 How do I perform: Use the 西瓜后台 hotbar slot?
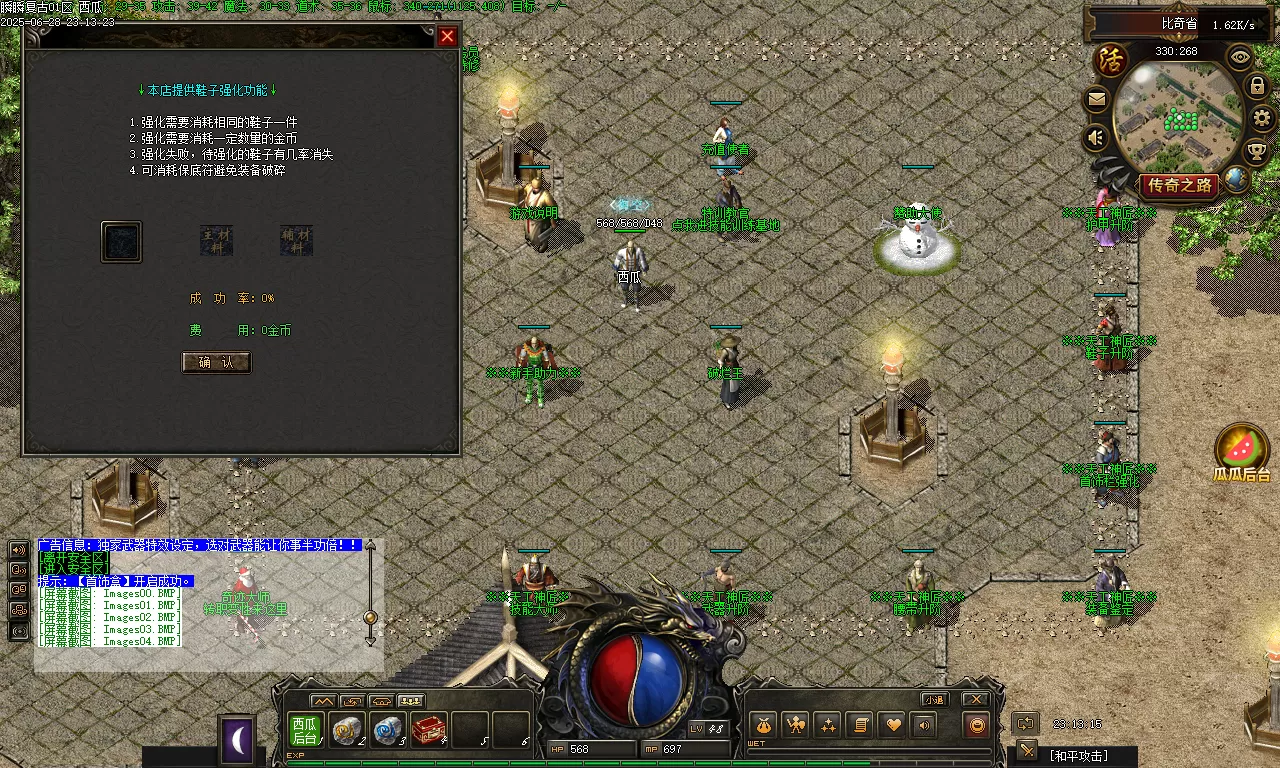305,731
